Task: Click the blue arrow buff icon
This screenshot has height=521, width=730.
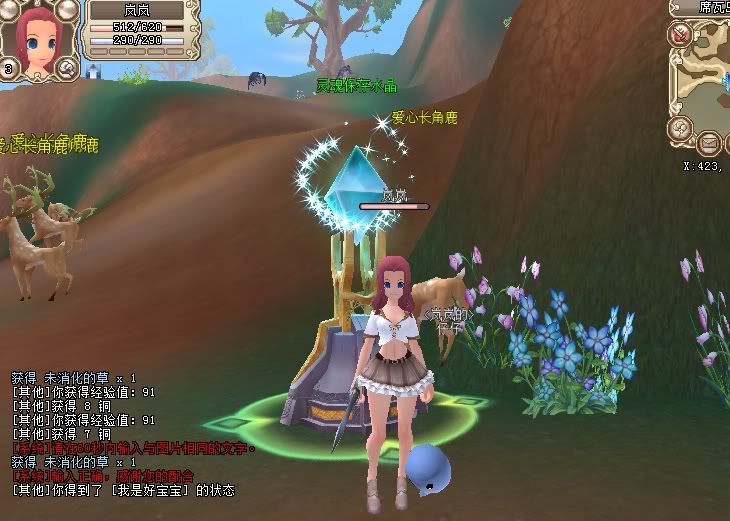Action: coord(93,70)
